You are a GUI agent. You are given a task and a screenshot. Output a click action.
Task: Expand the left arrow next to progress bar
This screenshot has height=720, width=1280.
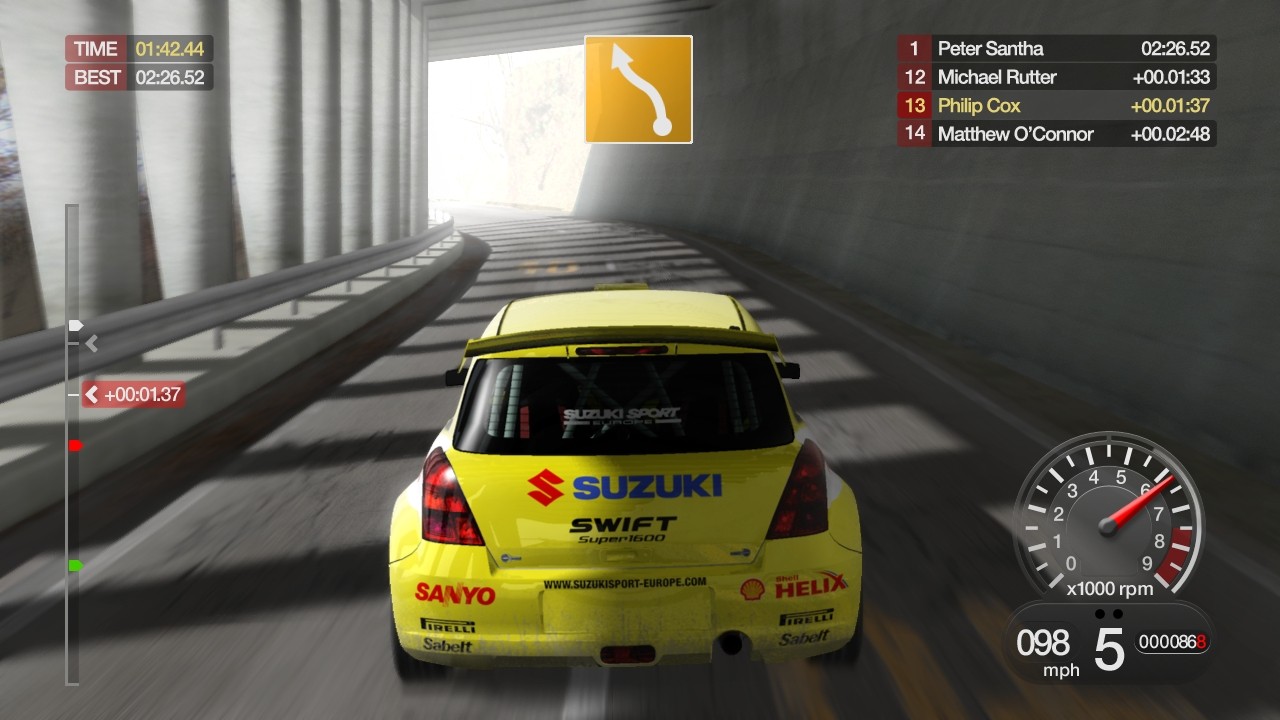pyautogui.click(x=91, y=343)
